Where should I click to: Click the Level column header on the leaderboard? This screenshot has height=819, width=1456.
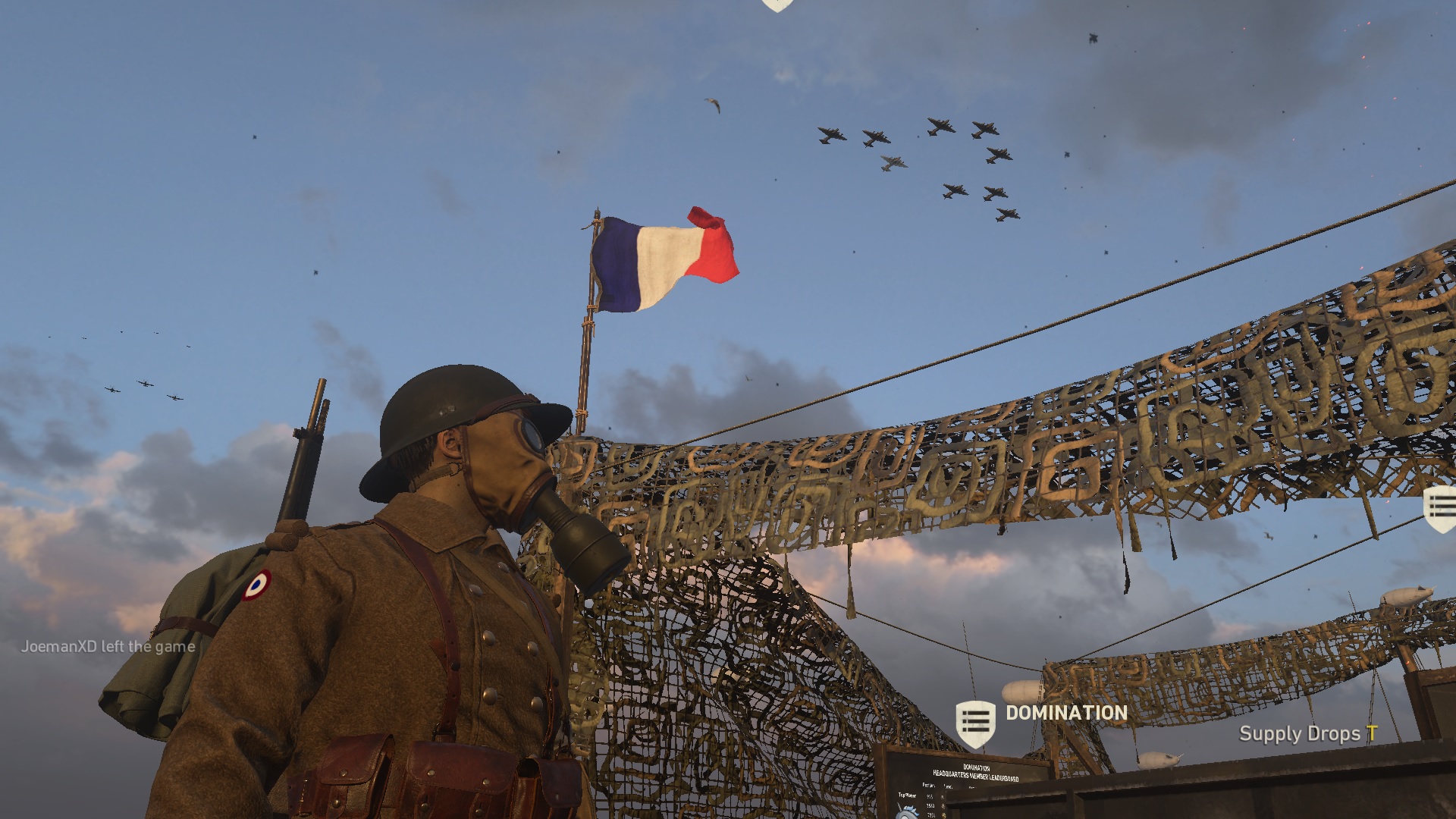[947, 786]
